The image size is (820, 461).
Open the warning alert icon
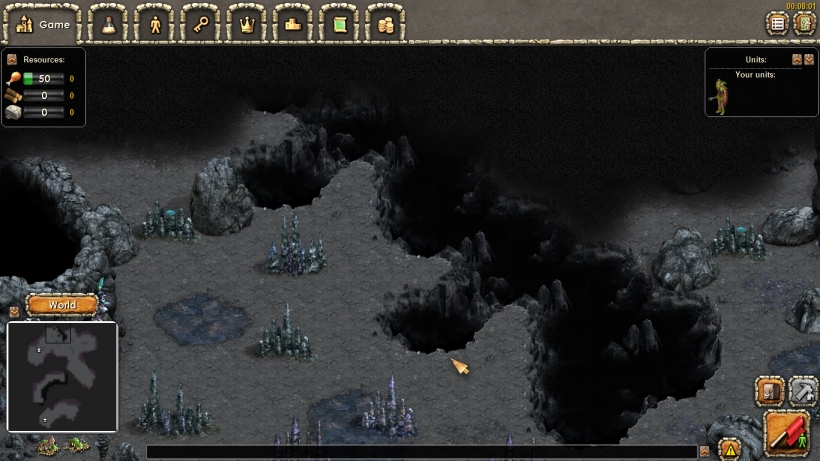coord(729,449)
